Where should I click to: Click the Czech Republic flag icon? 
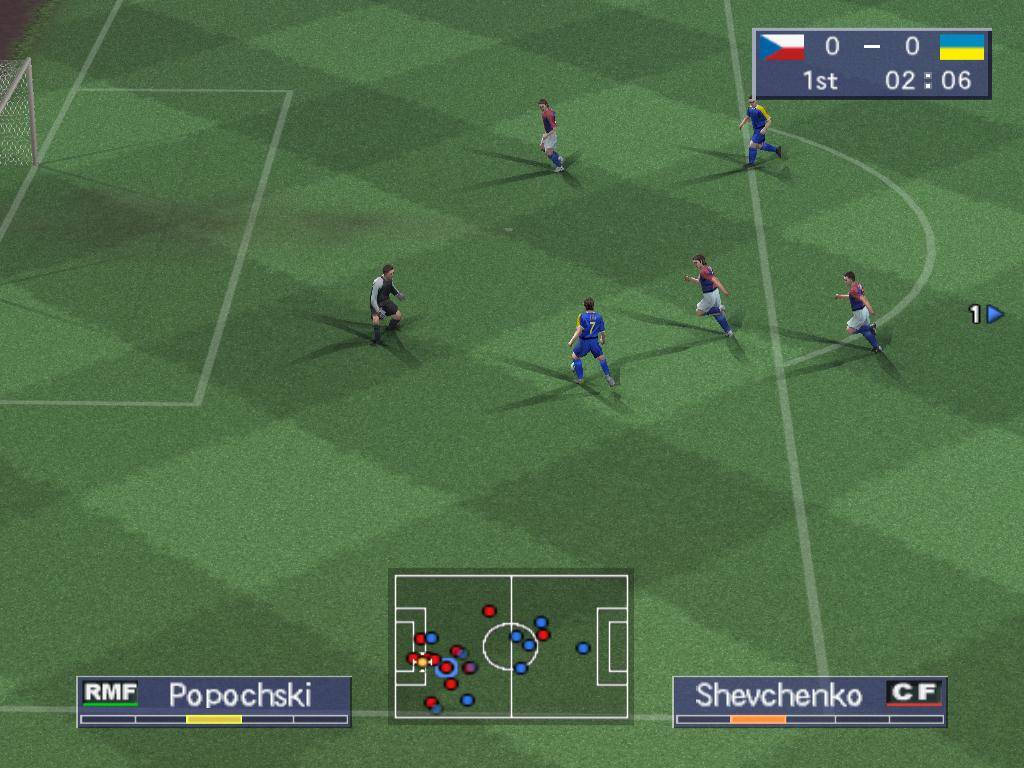[782, 47]
